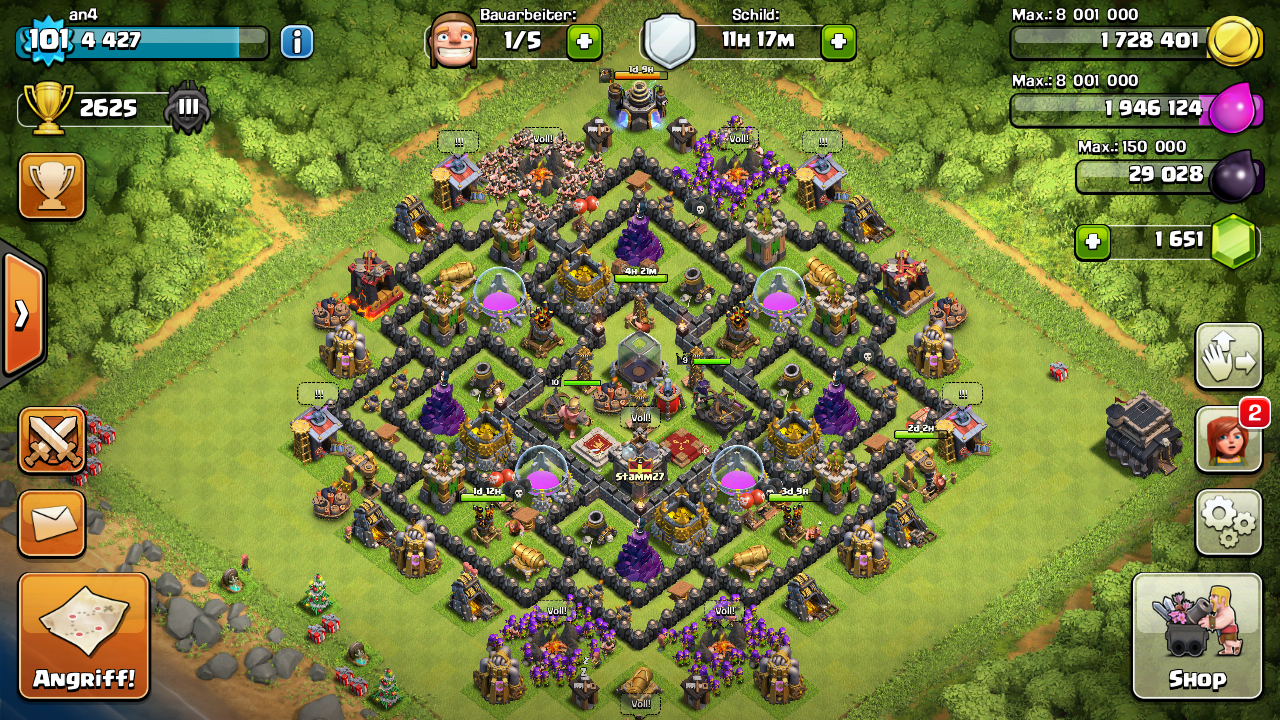Viewport: 1280px width, 720px height.
Task: Open the mailbox envelope button
Action: point(52,523)
